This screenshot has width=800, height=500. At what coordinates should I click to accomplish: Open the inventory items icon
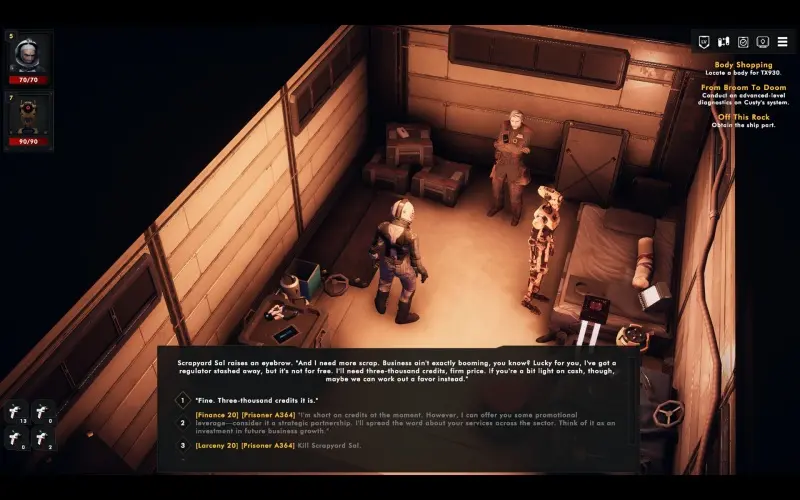tap(723, 42)
